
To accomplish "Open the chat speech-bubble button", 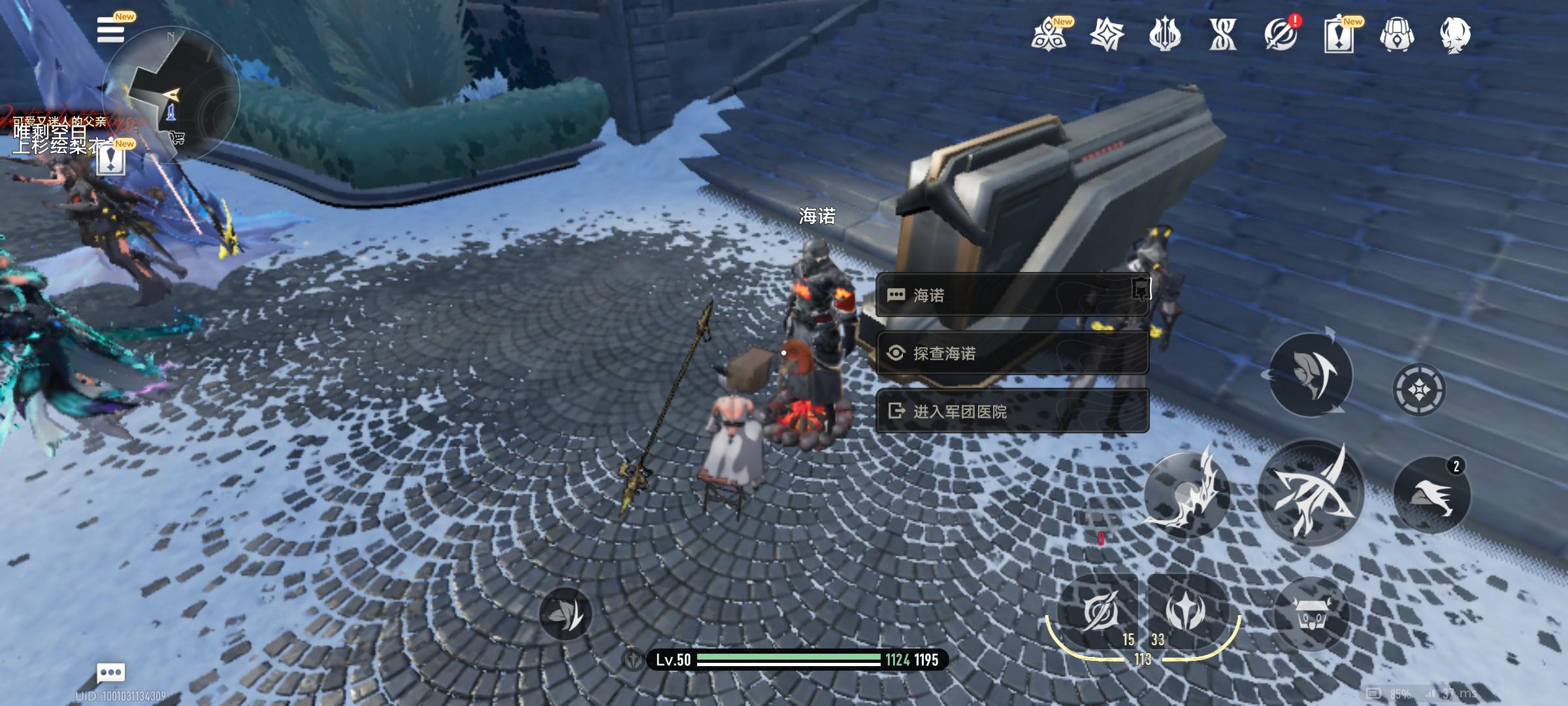I will (x=111, y=672).
